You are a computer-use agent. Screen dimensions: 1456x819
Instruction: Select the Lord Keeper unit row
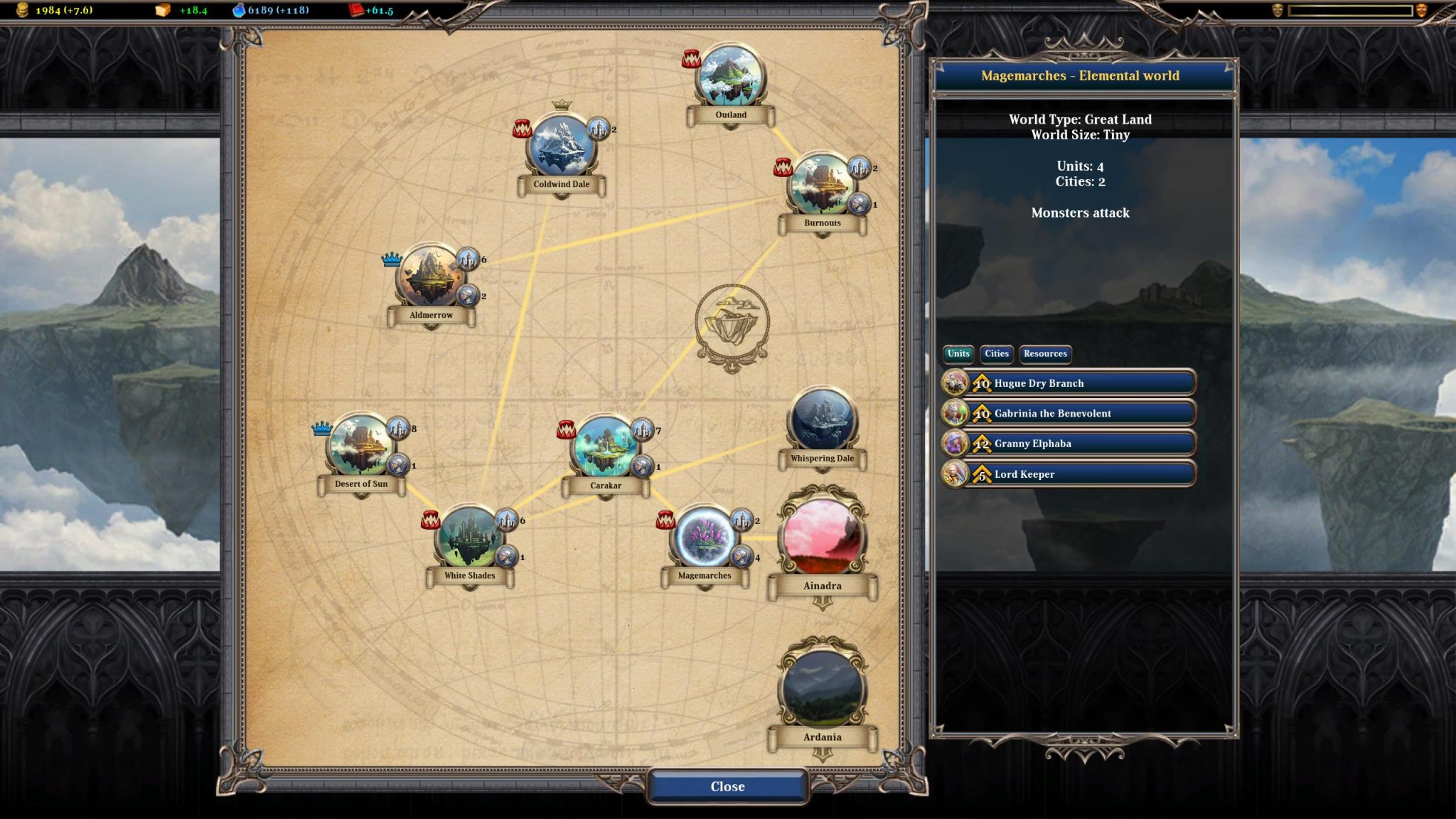[x=1069, y=473]
